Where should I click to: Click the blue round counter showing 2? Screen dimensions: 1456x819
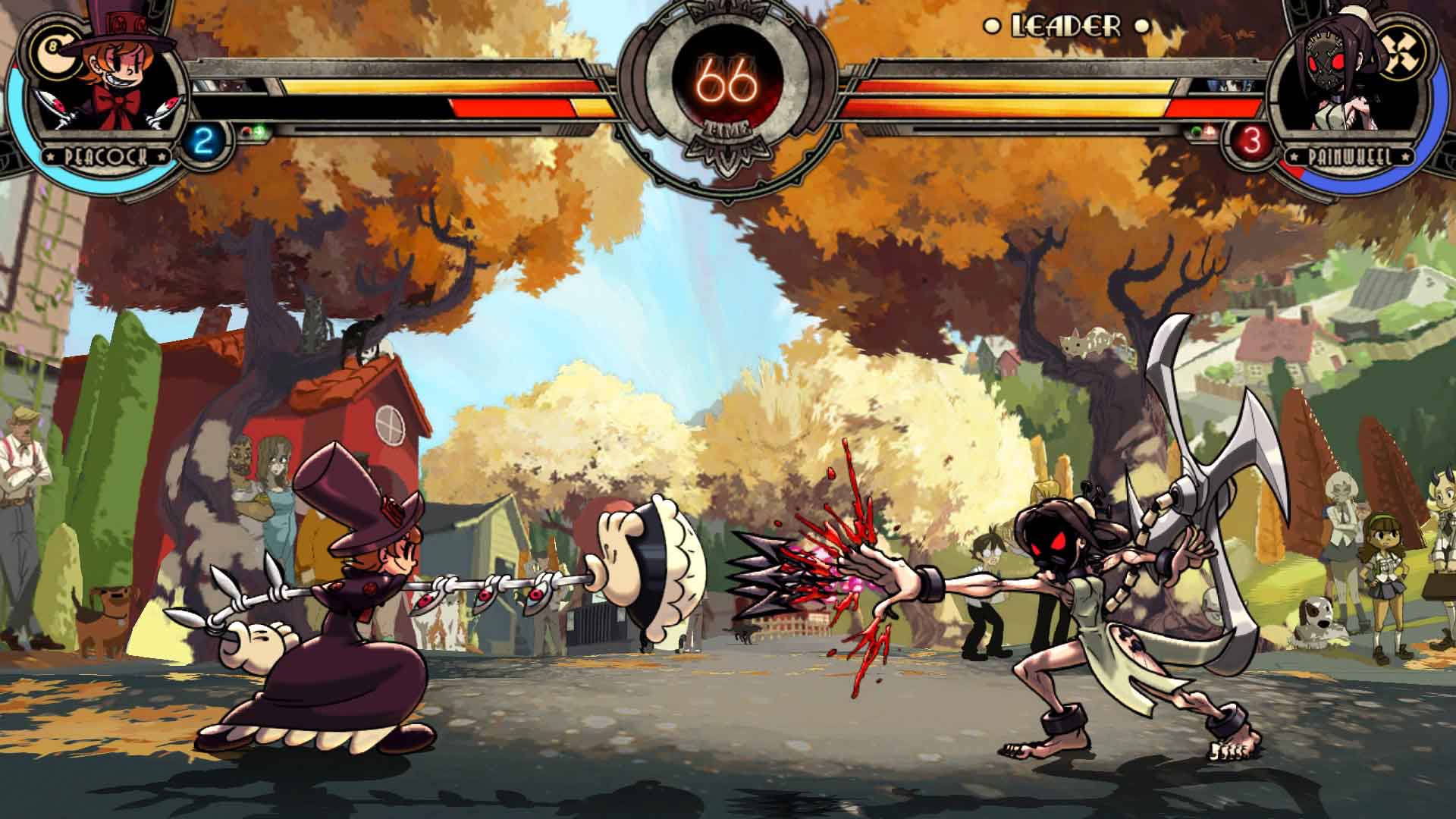click(202, 140)
